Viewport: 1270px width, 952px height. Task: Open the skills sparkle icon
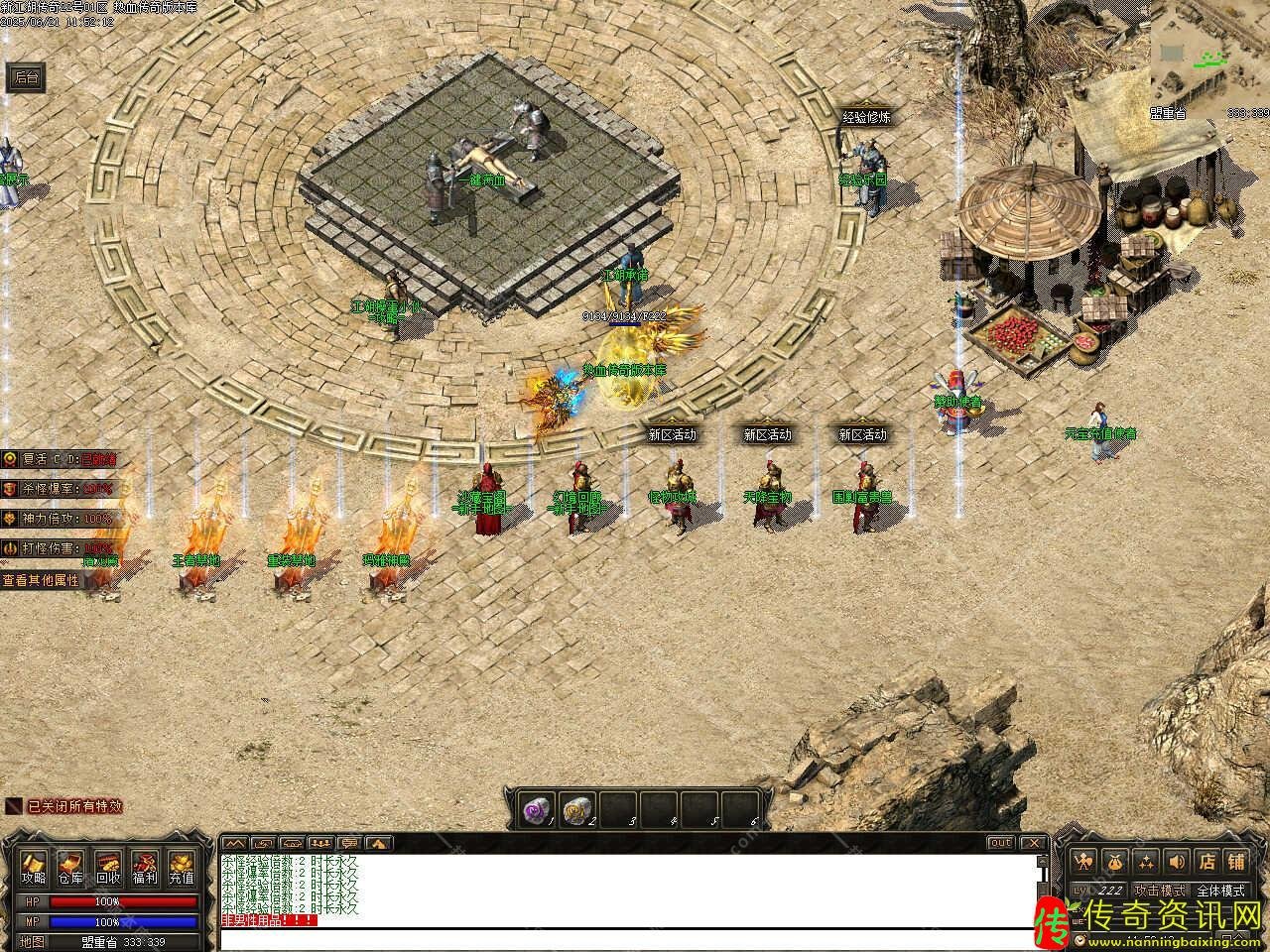pyautogui.click(x=1146, y=861)
